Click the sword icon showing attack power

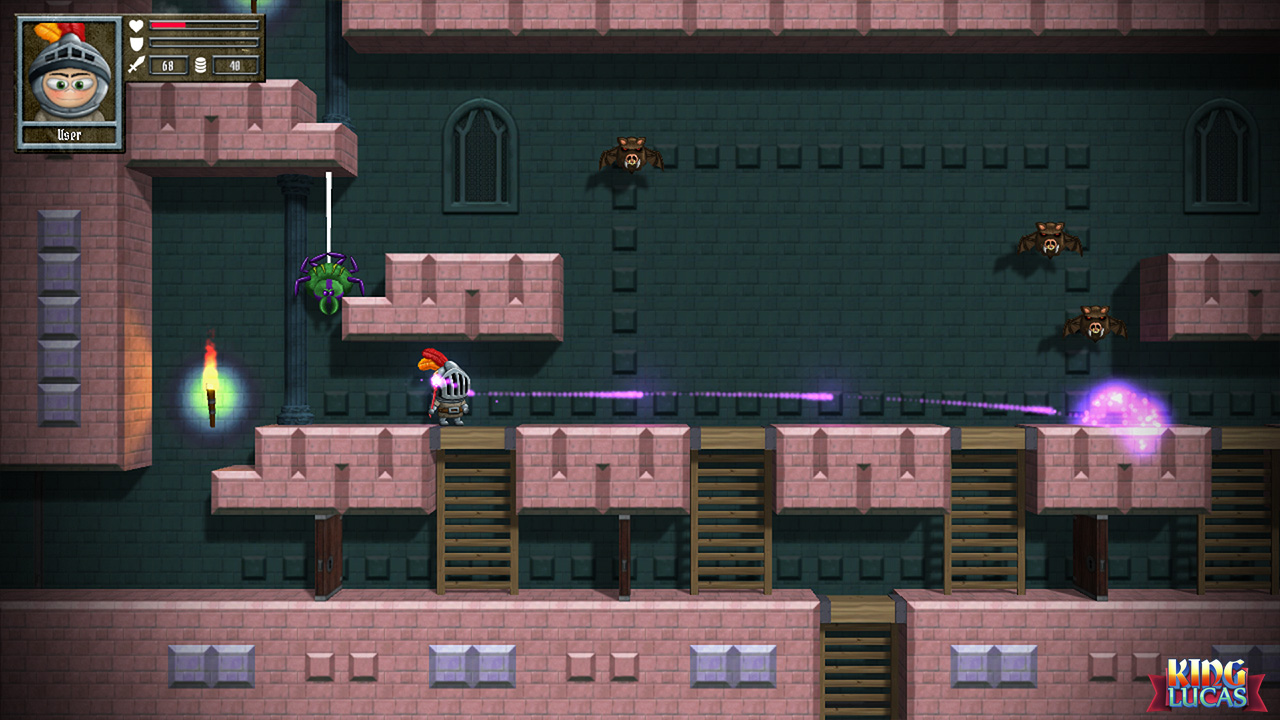point(137,62)
